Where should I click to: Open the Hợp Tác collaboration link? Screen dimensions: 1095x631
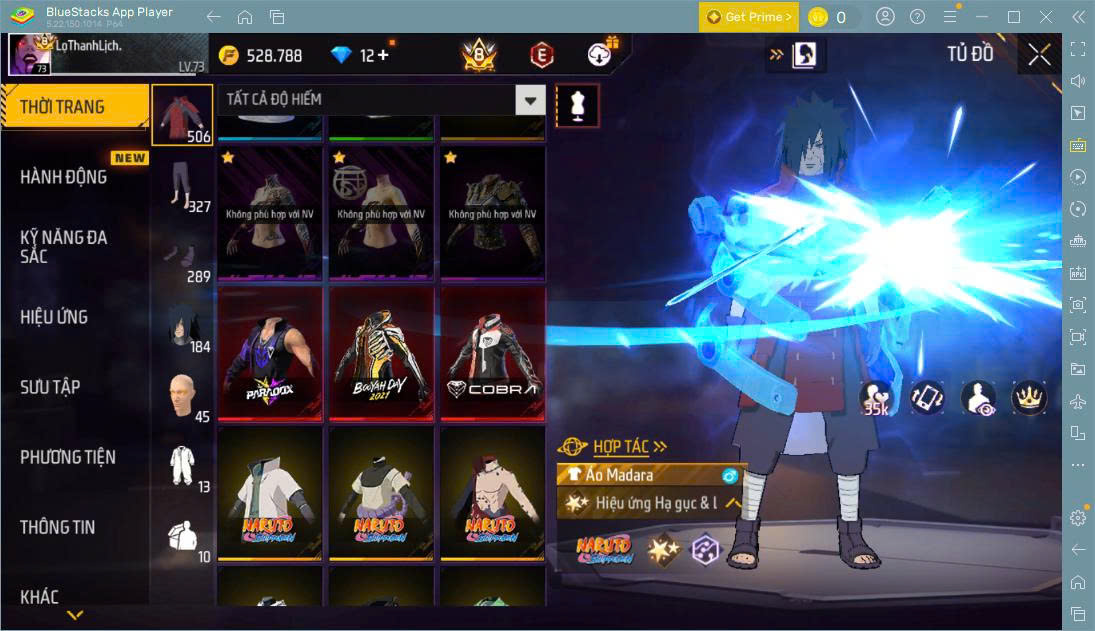click(628, 447)
